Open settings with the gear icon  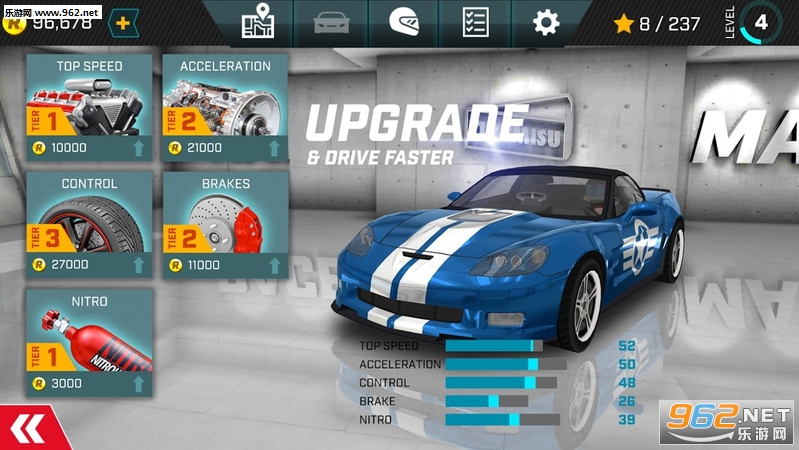tap(545, 22)
